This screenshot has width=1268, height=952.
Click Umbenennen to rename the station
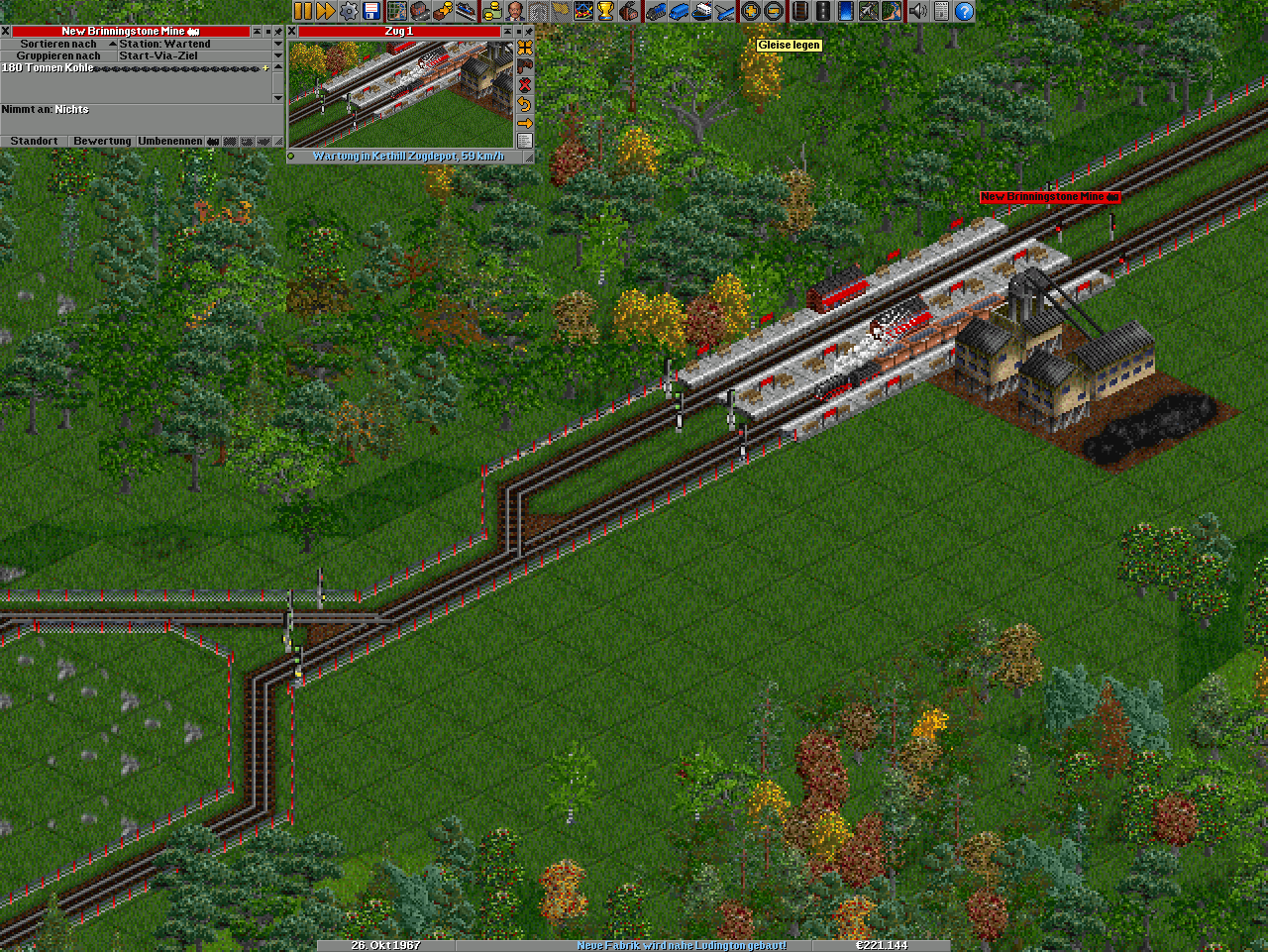click(169, 142)
